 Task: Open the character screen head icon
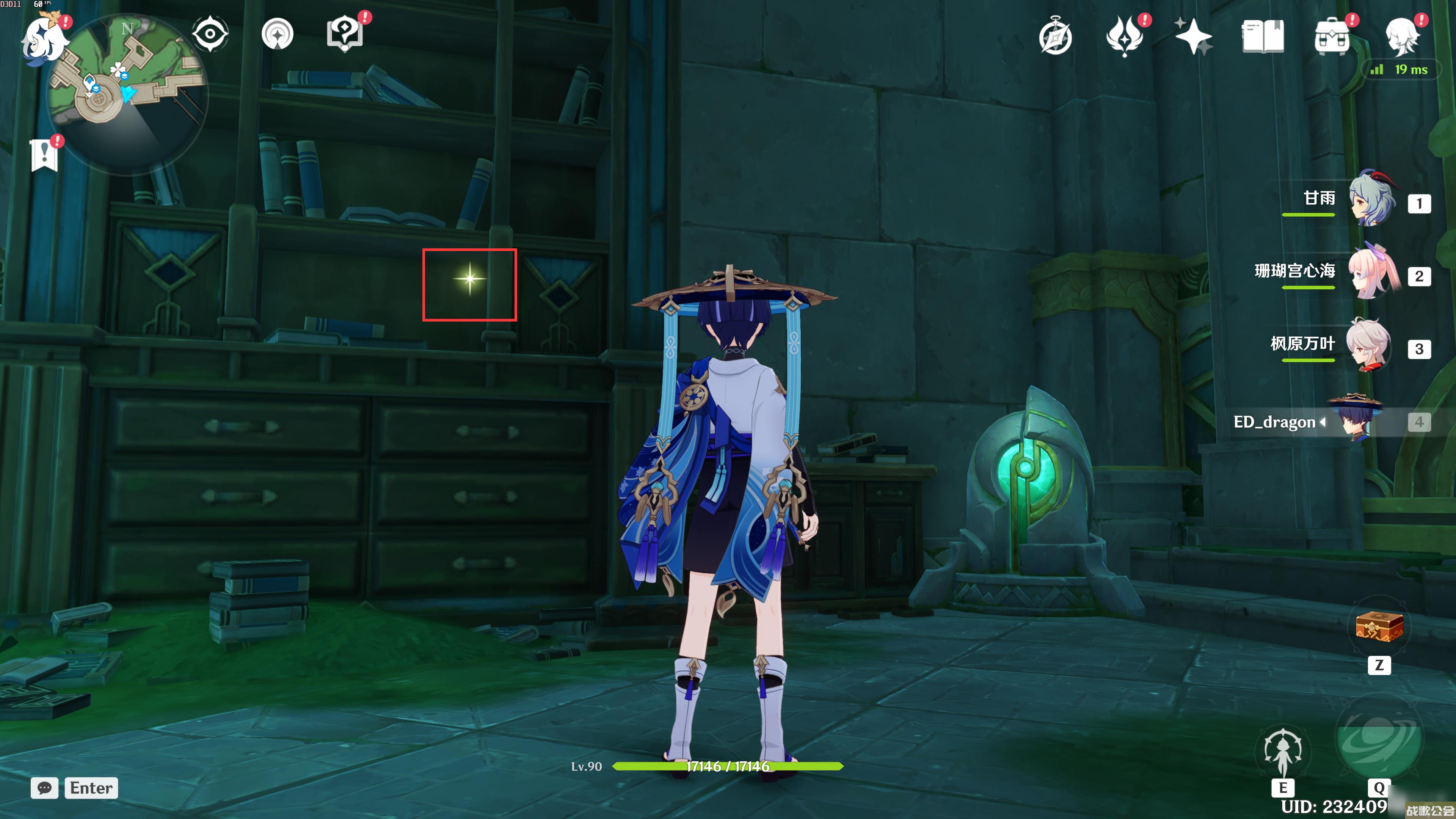(1402, 37)
